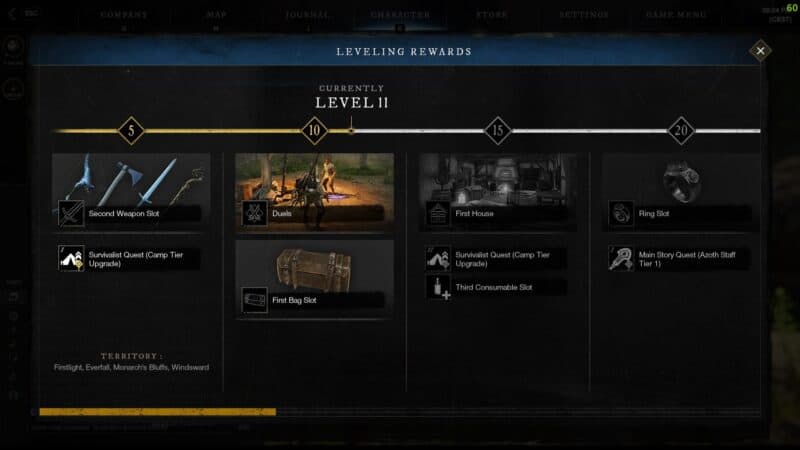
Task: Choose the Main Story Quest Azoth Staff reward
Action: pos(680,258)
